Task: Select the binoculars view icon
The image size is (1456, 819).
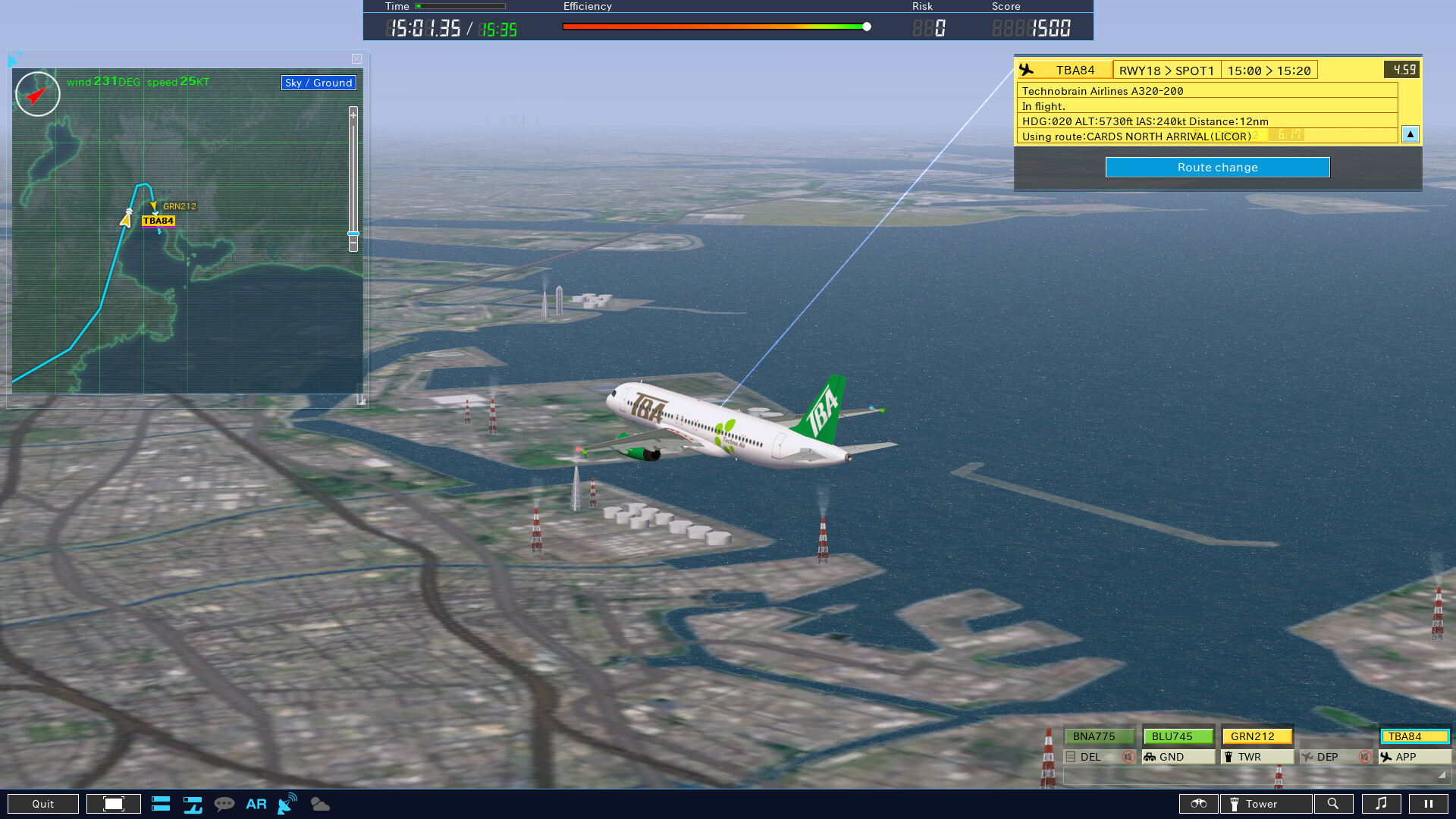Action: (1198, 804)
